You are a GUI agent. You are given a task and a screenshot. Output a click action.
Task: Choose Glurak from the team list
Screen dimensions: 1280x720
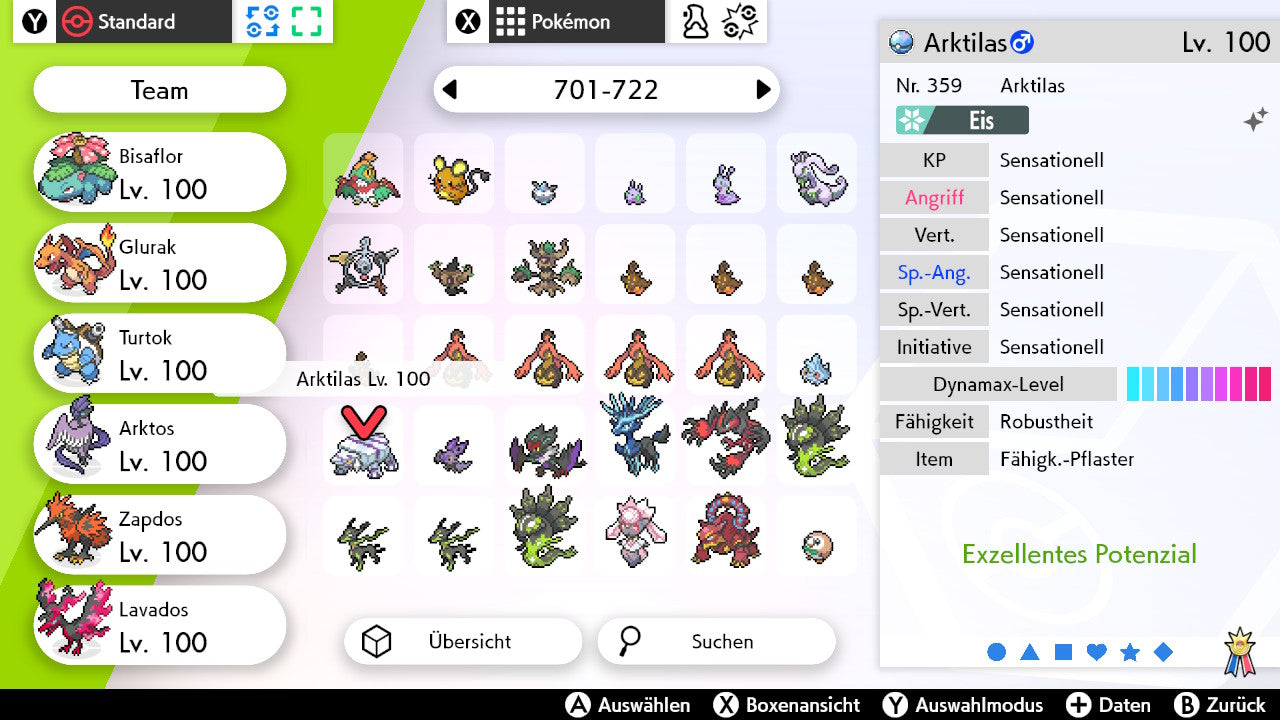tap(160, 264)
